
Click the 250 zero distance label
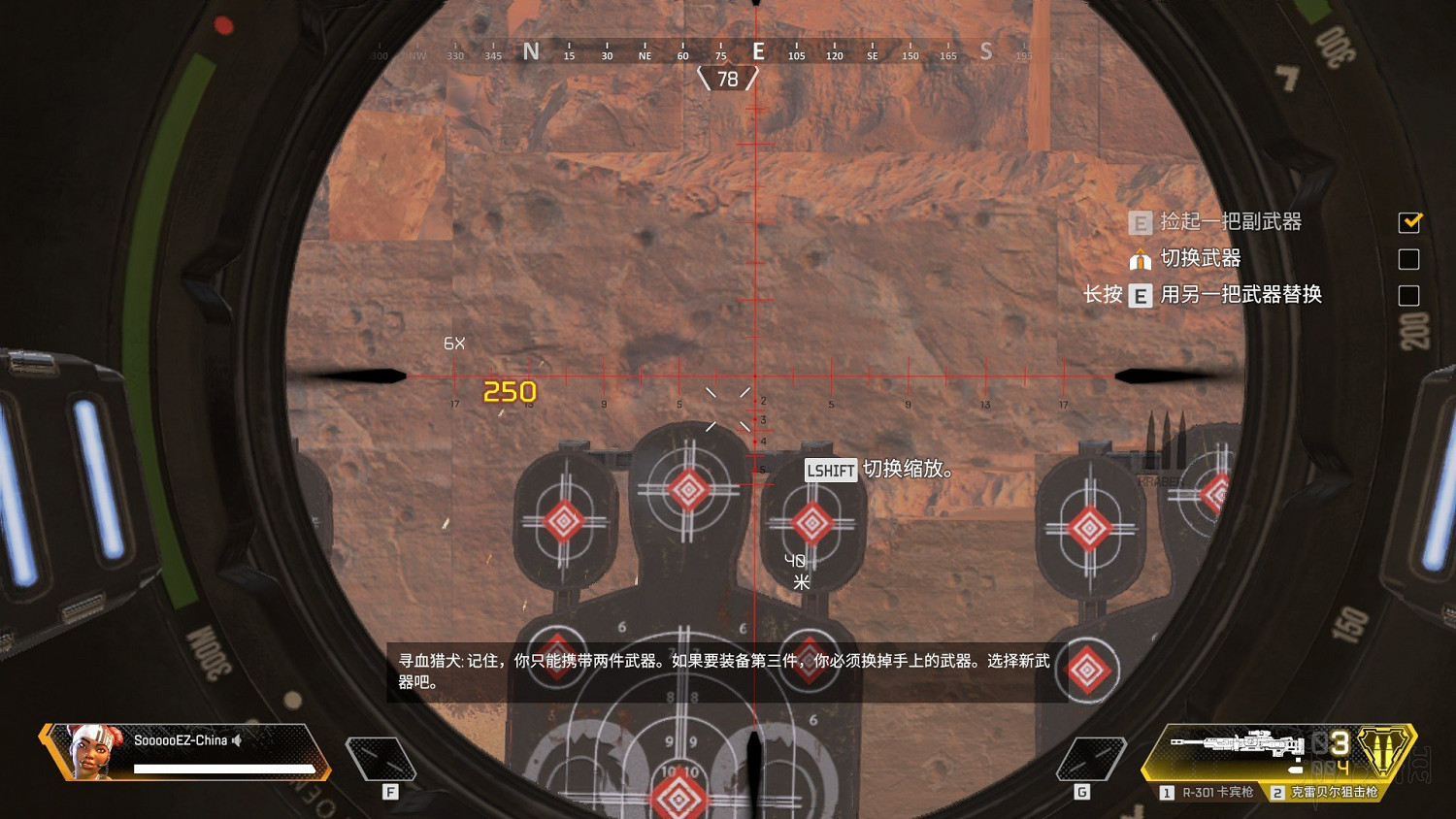coord(510,391)
